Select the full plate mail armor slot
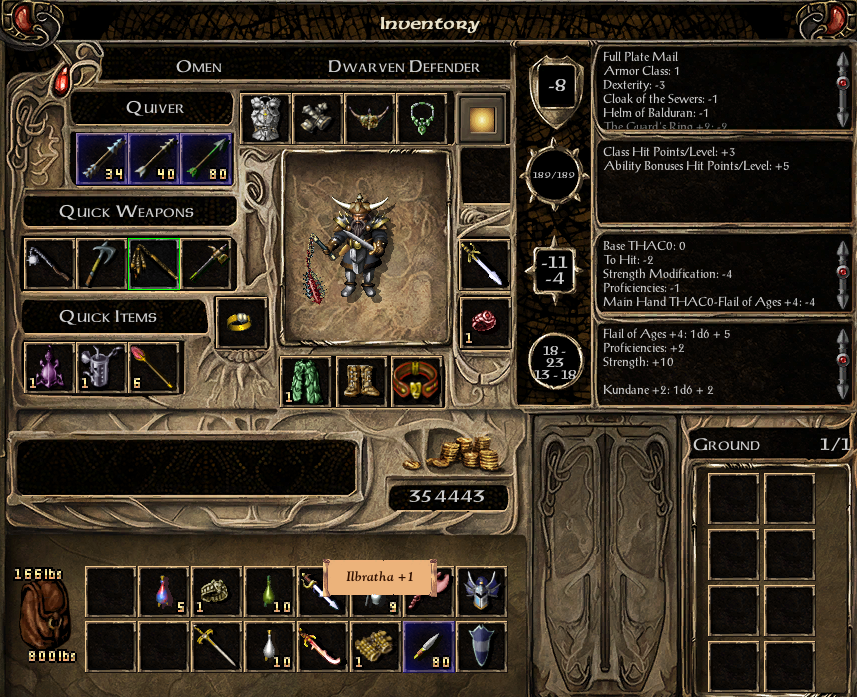857x697 pixels. coord(265,120)
